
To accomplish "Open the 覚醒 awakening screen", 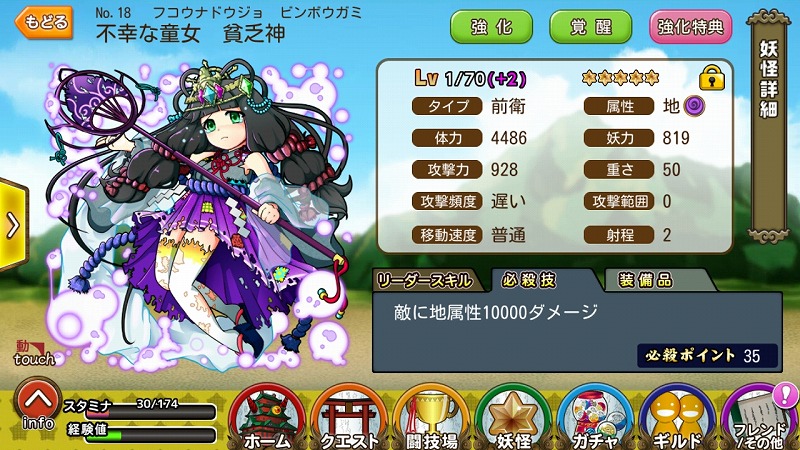I will [x=590, y=27].
